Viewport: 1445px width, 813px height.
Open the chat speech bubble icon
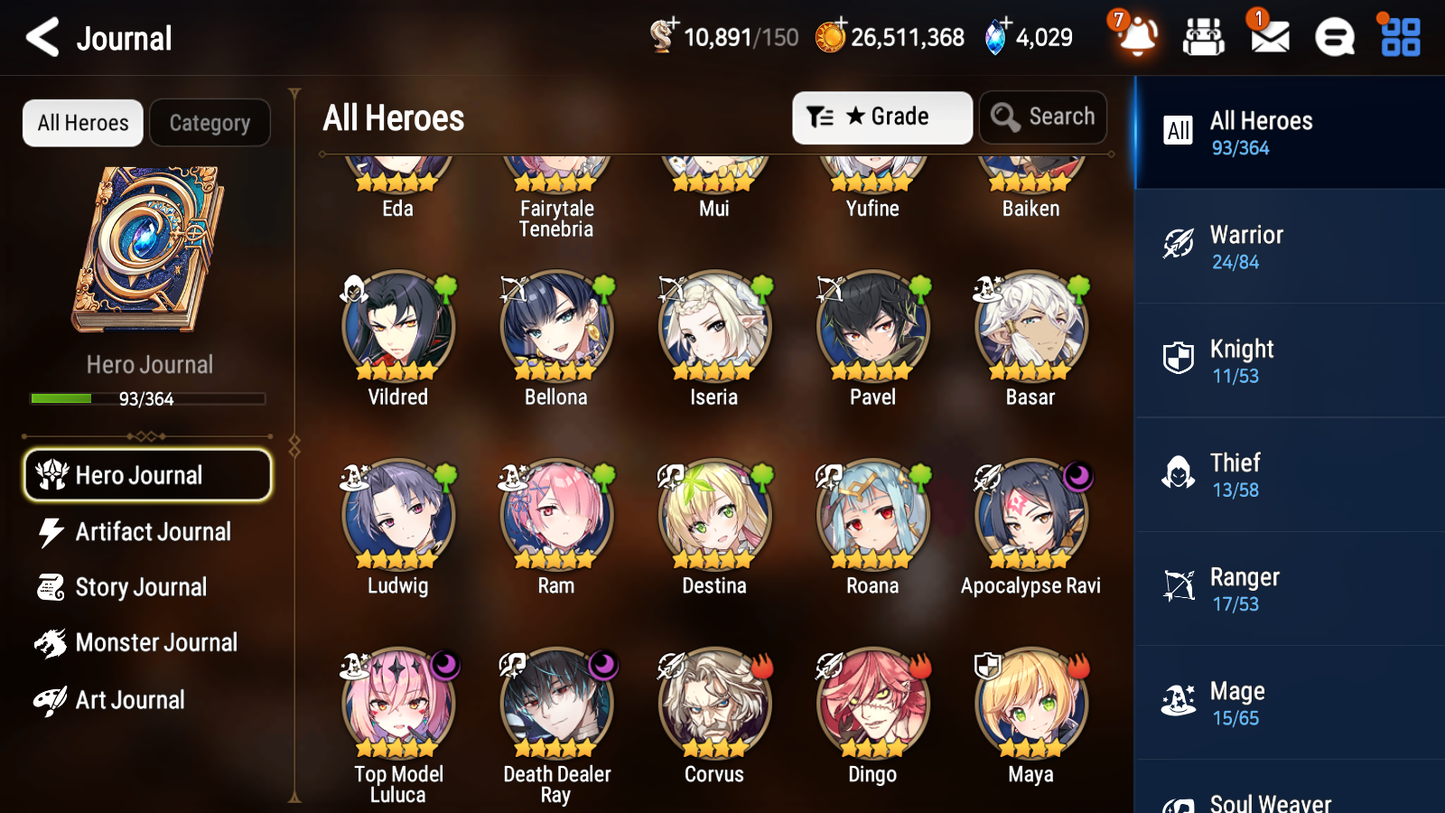click(x=1334, y=37)
